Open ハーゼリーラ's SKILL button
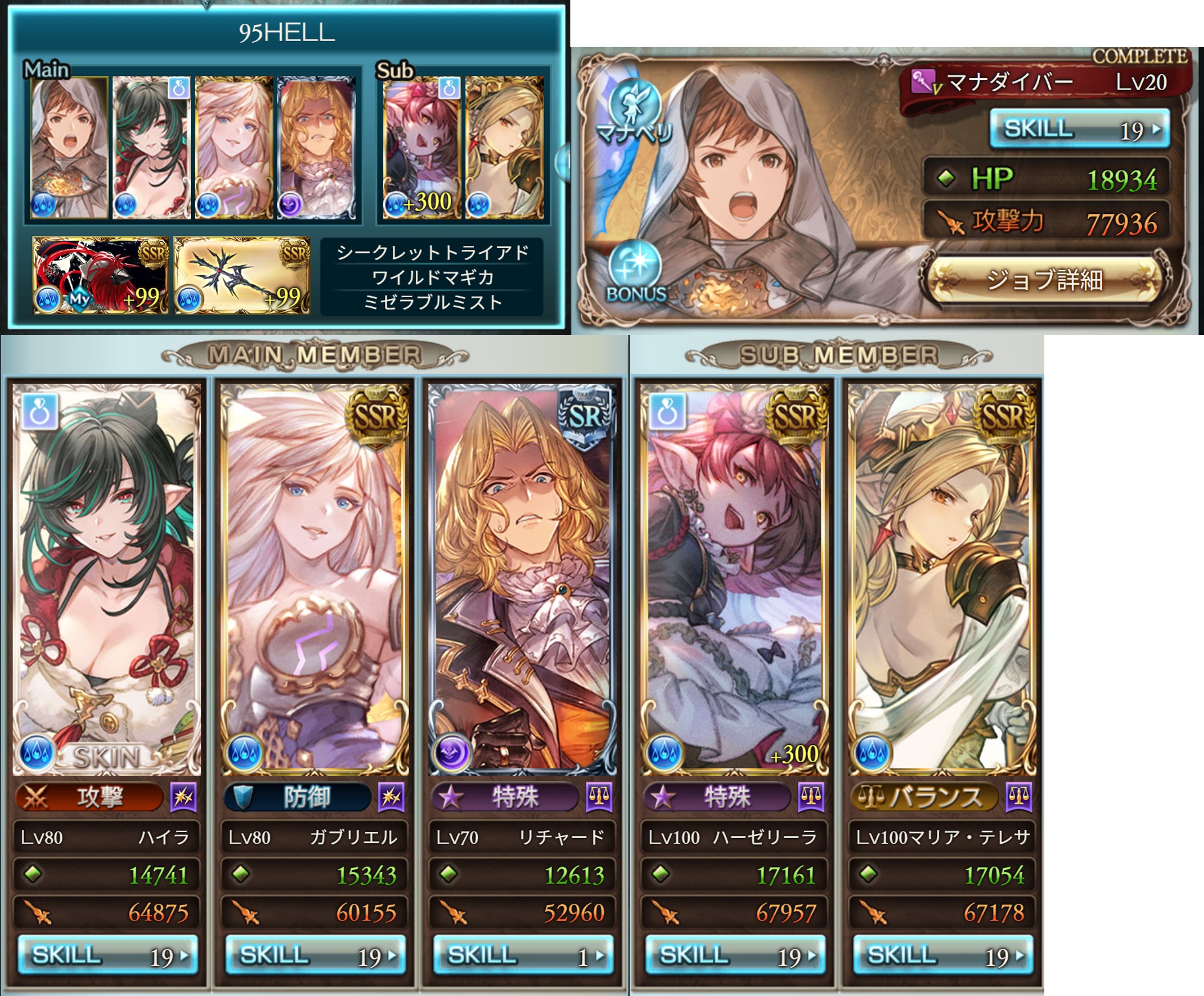Viewport: 1204px width, 996px height. (x=735, y=955)
